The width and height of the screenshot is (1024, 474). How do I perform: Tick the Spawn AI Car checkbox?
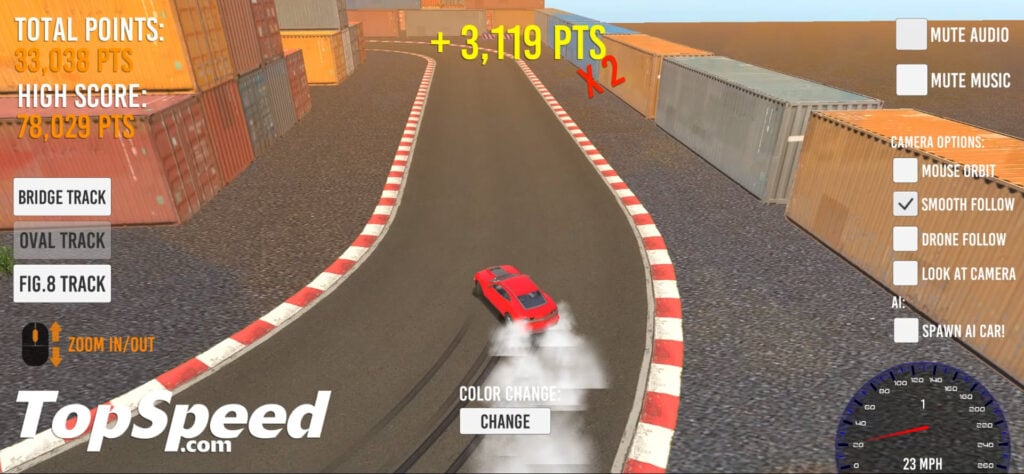(x=906, y=330)
